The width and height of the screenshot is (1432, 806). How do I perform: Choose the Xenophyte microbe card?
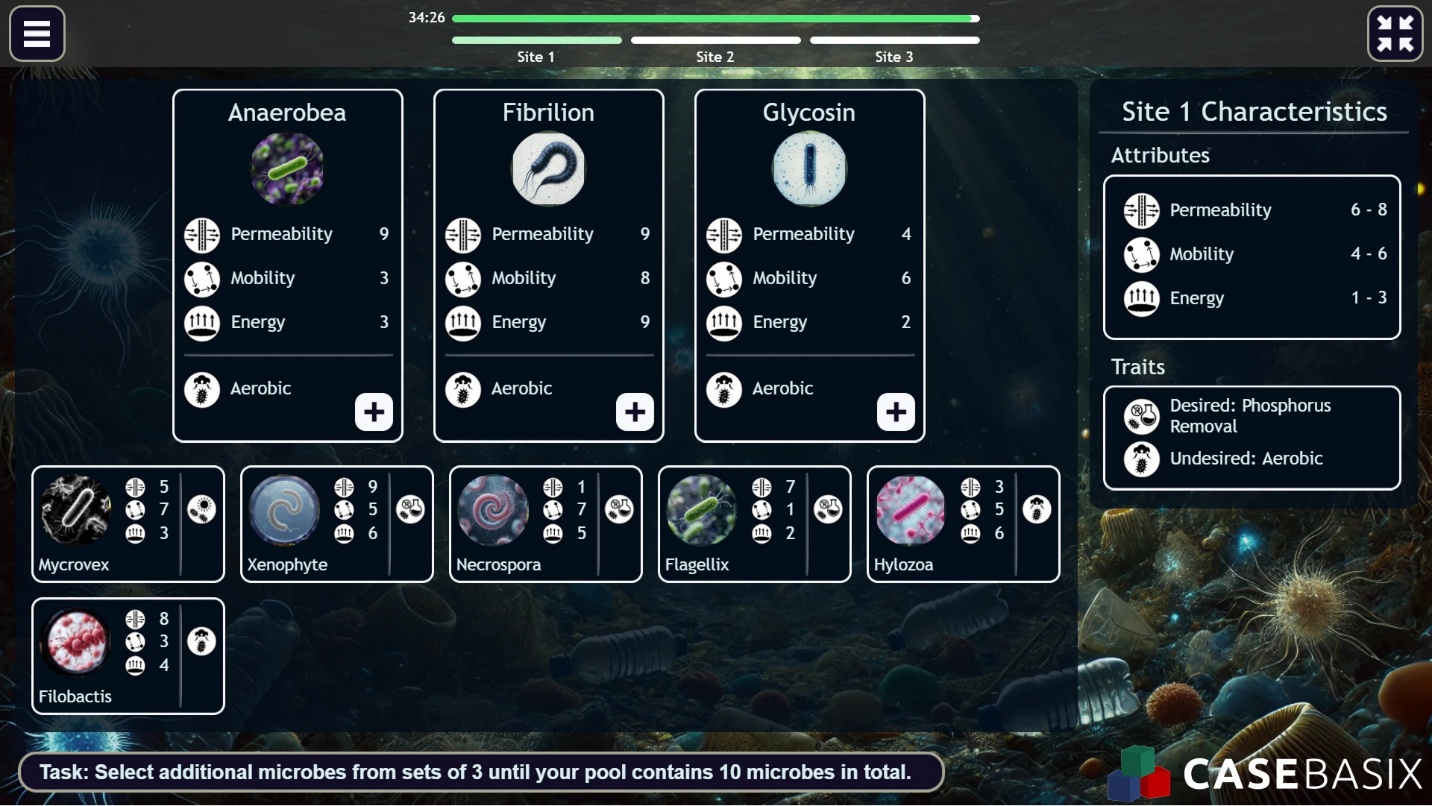(337, 524)
